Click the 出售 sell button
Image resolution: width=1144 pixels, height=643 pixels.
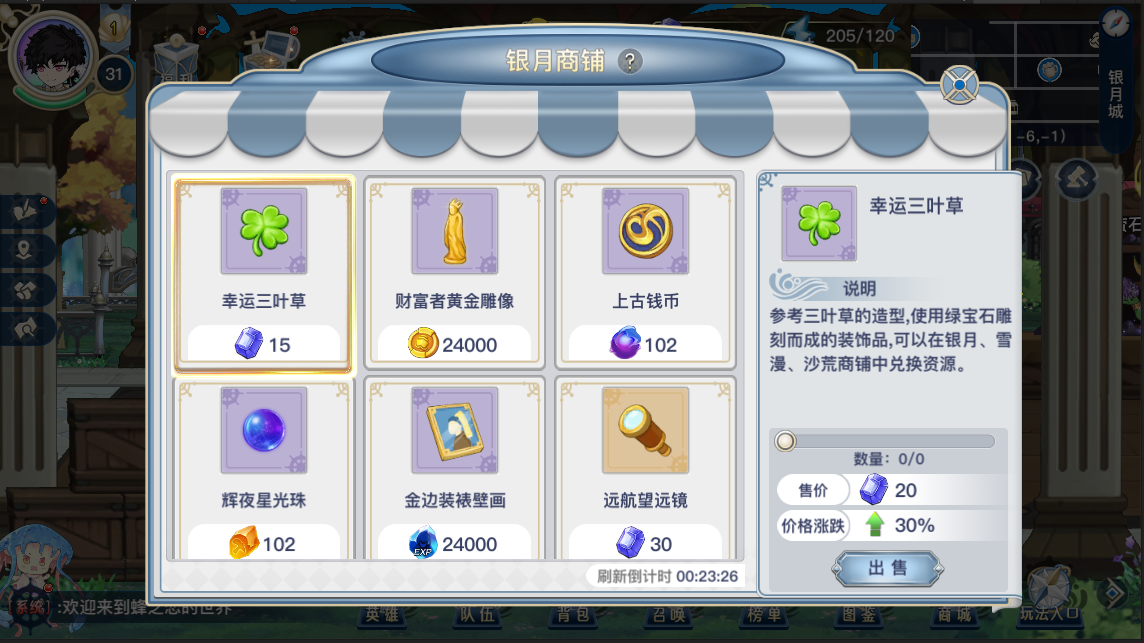[887, 568]
